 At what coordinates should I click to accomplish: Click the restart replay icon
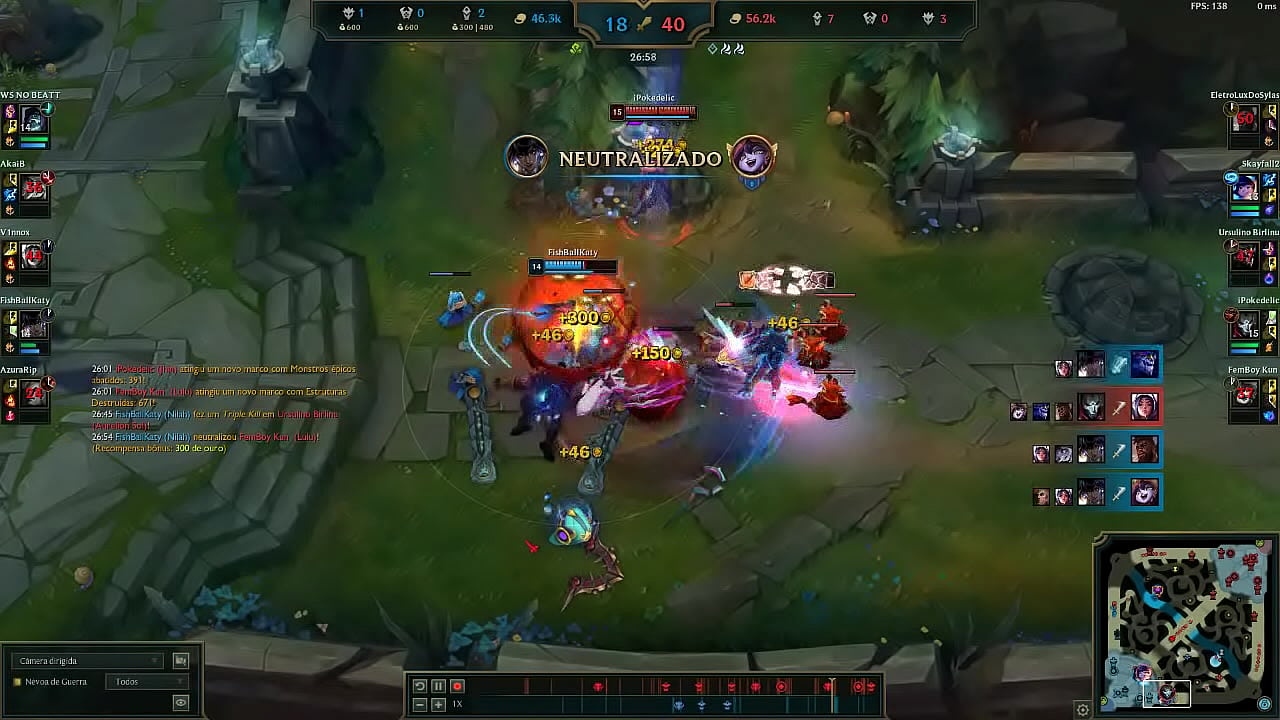419,686
